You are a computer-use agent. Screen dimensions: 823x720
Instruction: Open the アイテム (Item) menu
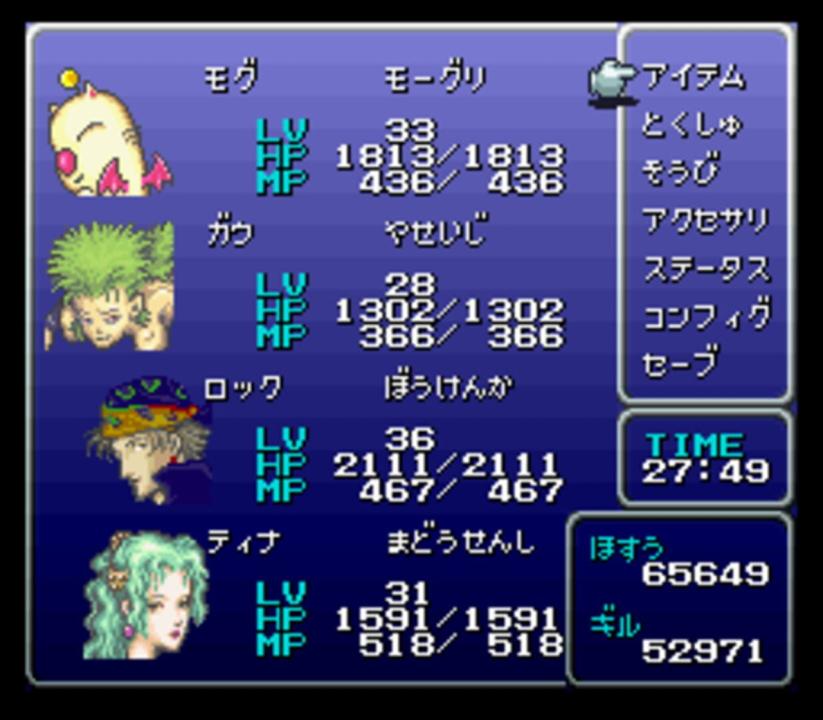693,77
